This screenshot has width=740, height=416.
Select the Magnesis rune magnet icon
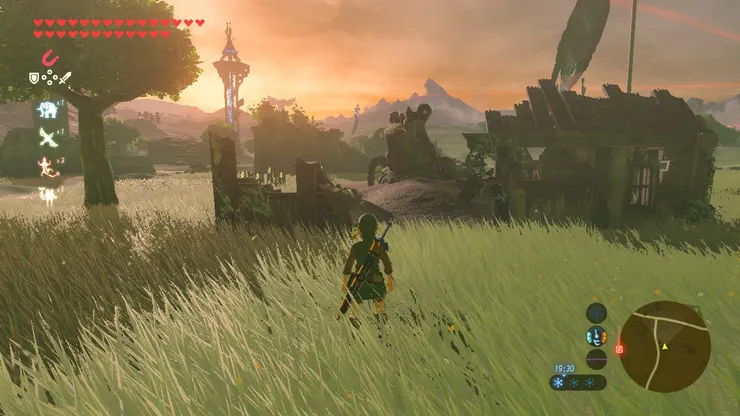[50, 58]
